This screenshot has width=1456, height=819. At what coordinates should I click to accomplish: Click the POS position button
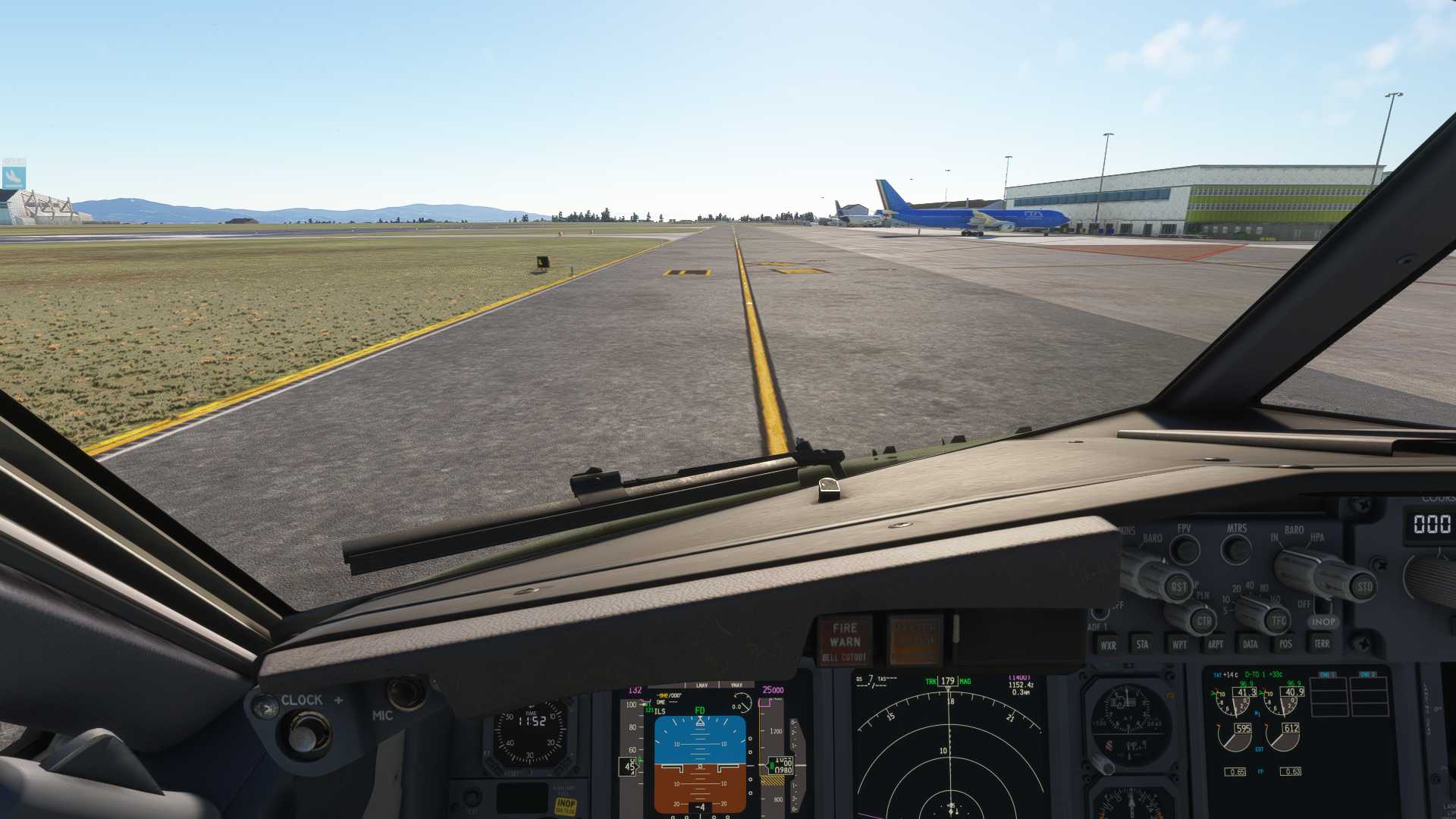[1285, 645]
